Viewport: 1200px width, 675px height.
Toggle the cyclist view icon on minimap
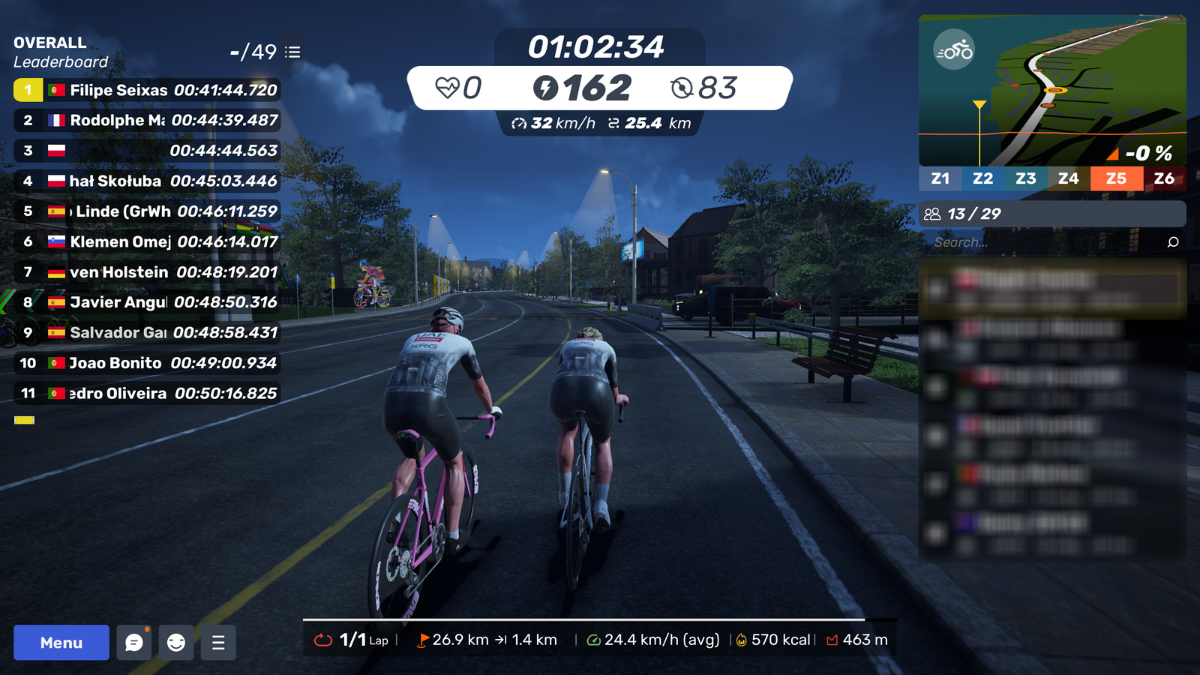click(x=953, y=50)
